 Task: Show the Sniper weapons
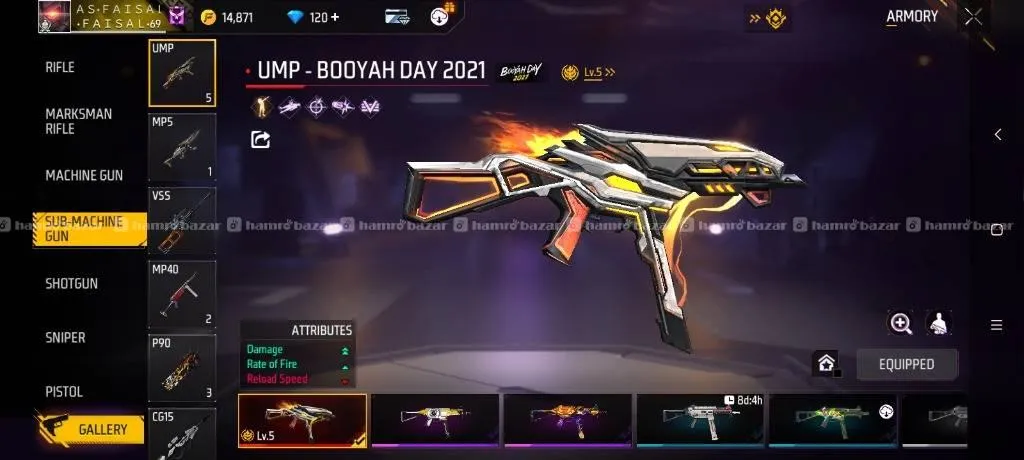[x=65, y=338]
